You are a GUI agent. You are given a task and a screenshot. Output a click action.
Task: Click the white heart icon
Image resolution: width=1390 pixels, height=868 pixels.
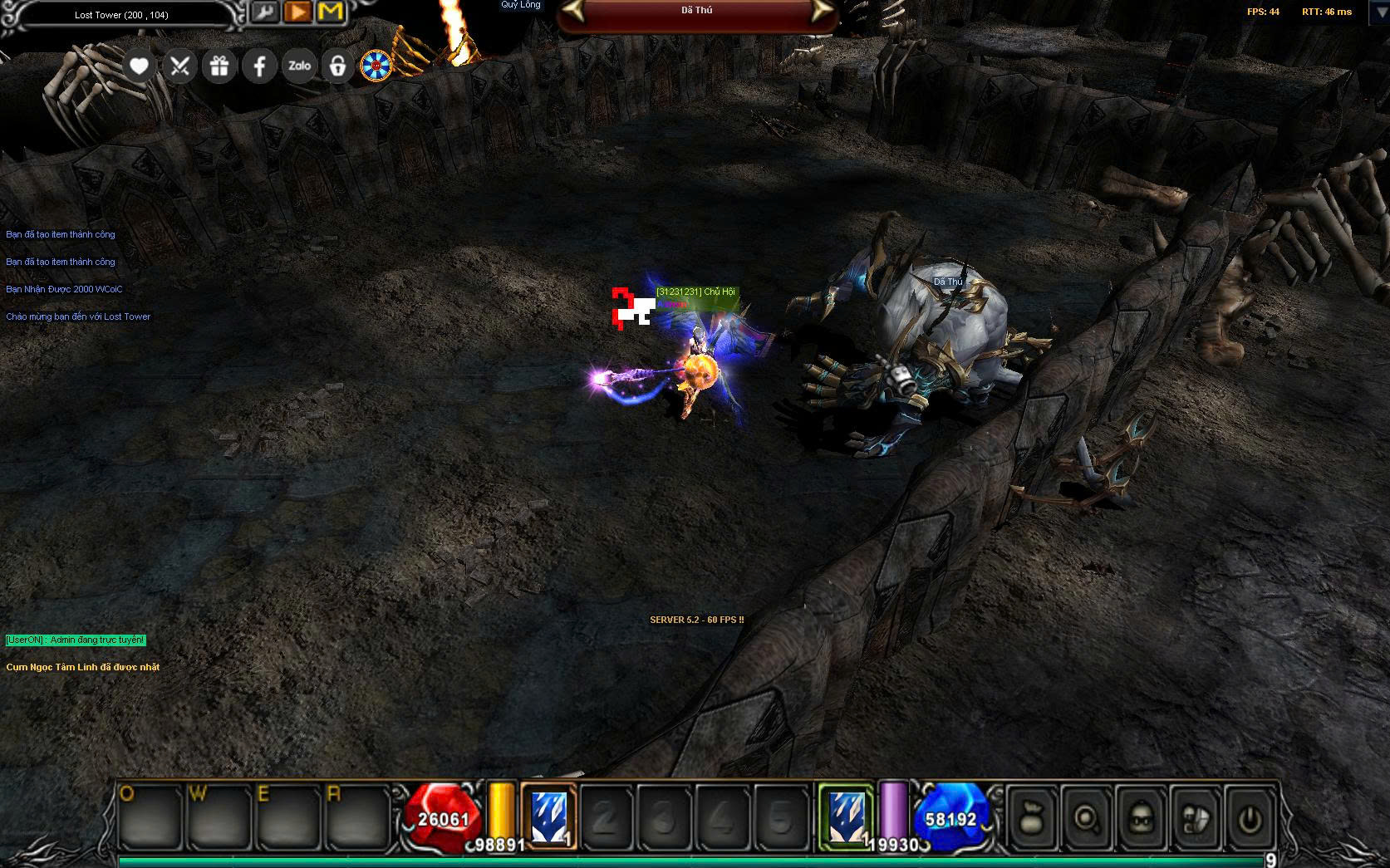pyautogui.click(x=139, y=66)
